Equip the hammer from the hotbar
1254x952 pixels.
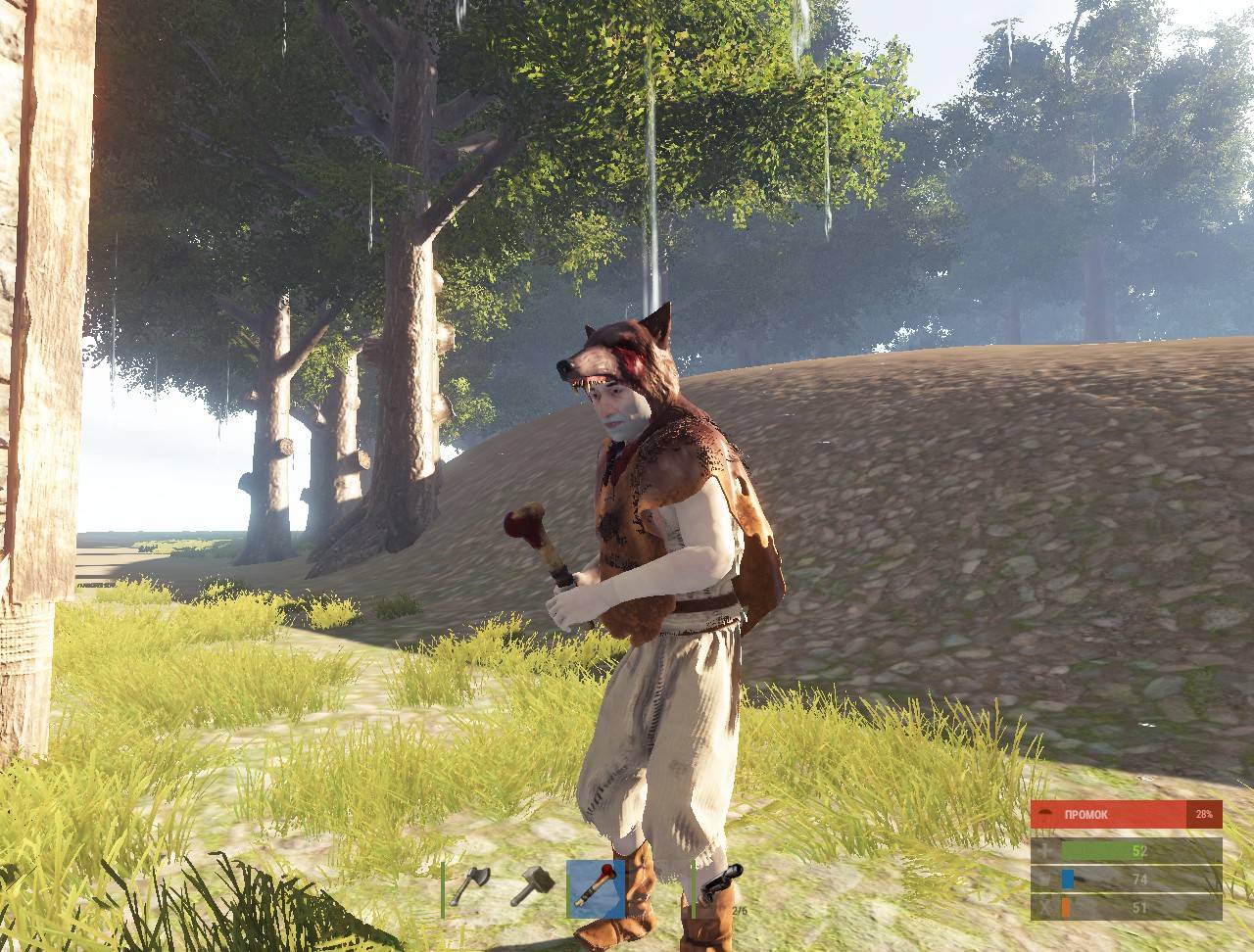click(533, 887)
